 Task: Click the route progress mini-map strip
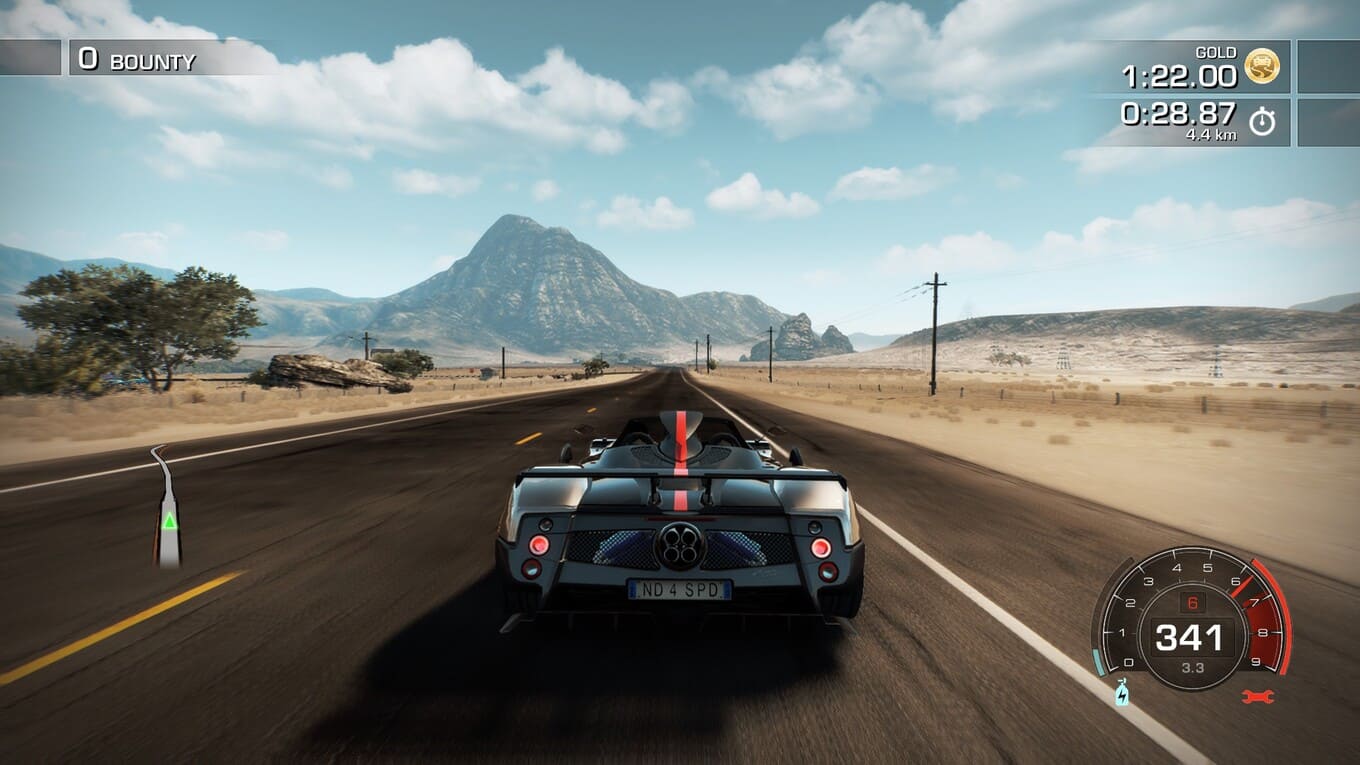pyautogui.click(x=168, y=510)
